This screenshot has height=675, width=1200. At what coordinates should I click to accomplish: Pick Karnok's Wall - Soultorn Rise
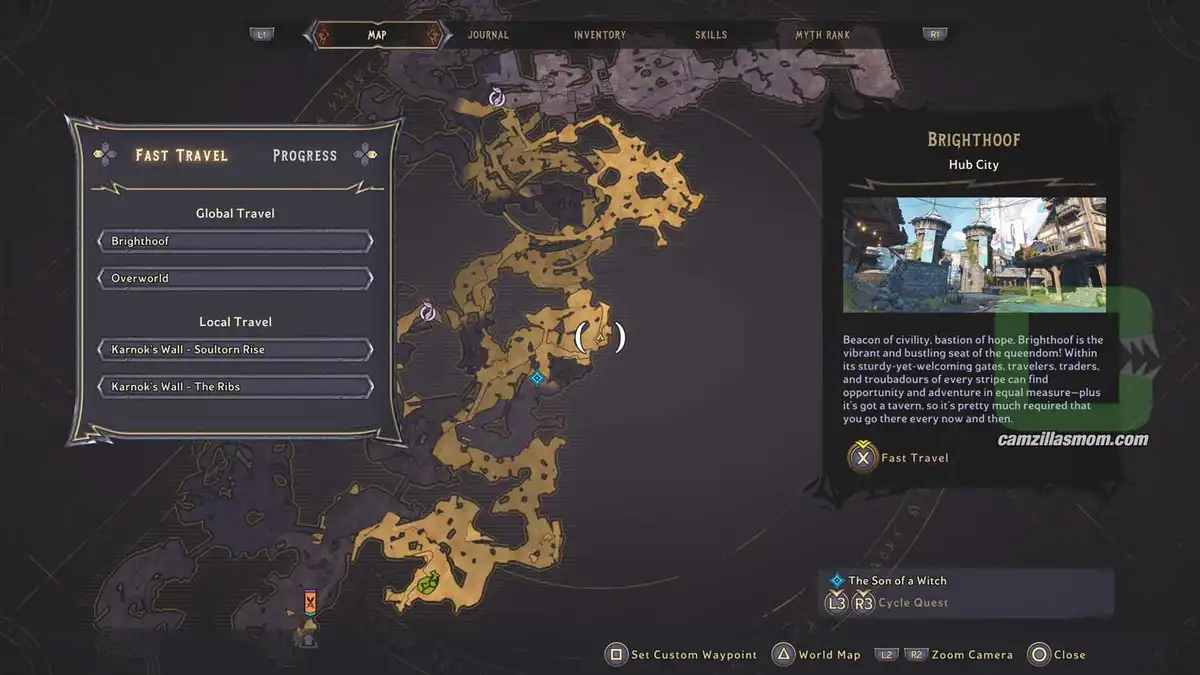pos(236,350)
